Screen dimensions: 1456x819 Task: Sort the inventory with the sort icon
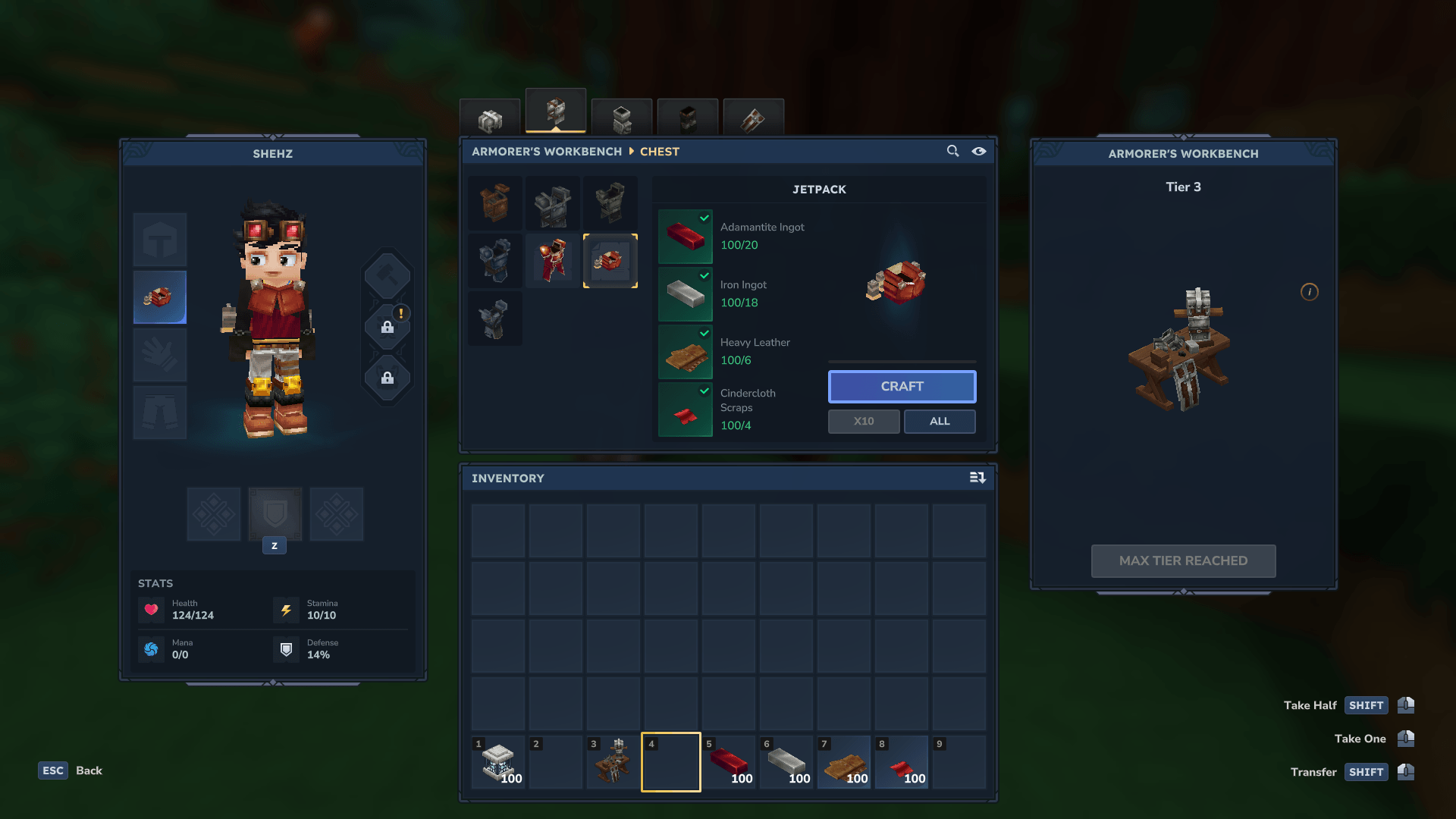pyautogui.click(x=977, y=478)
